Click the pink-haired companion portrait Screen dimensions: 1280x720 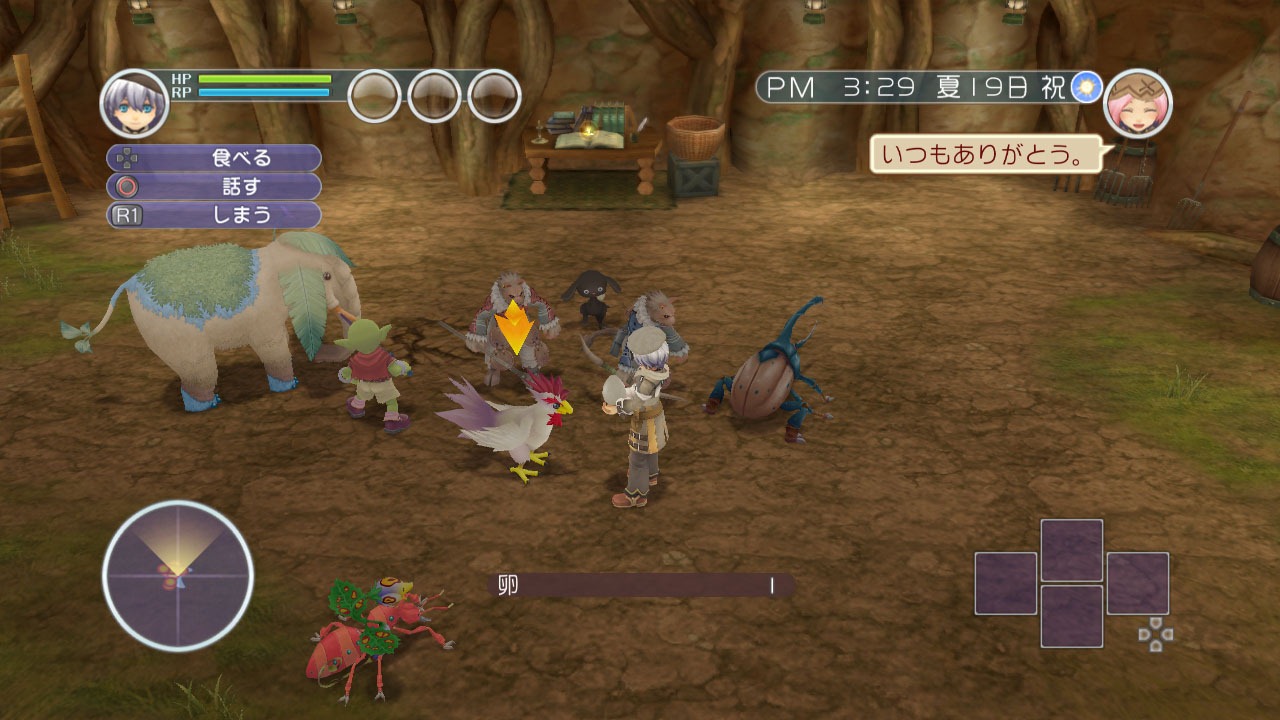point(1137,103)
